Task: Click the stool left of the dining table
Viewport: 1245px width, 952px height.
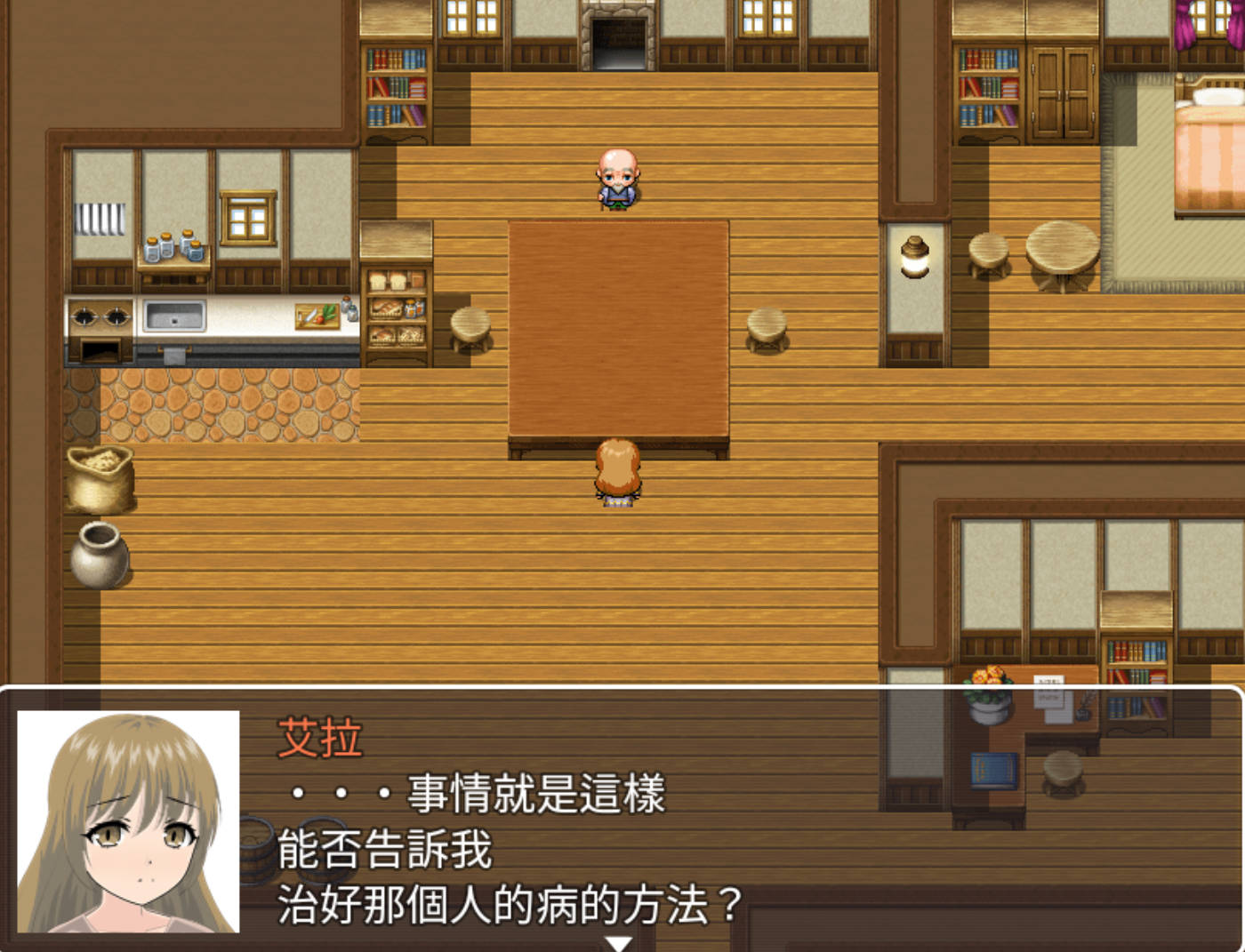Action: (x=469, y=327)
